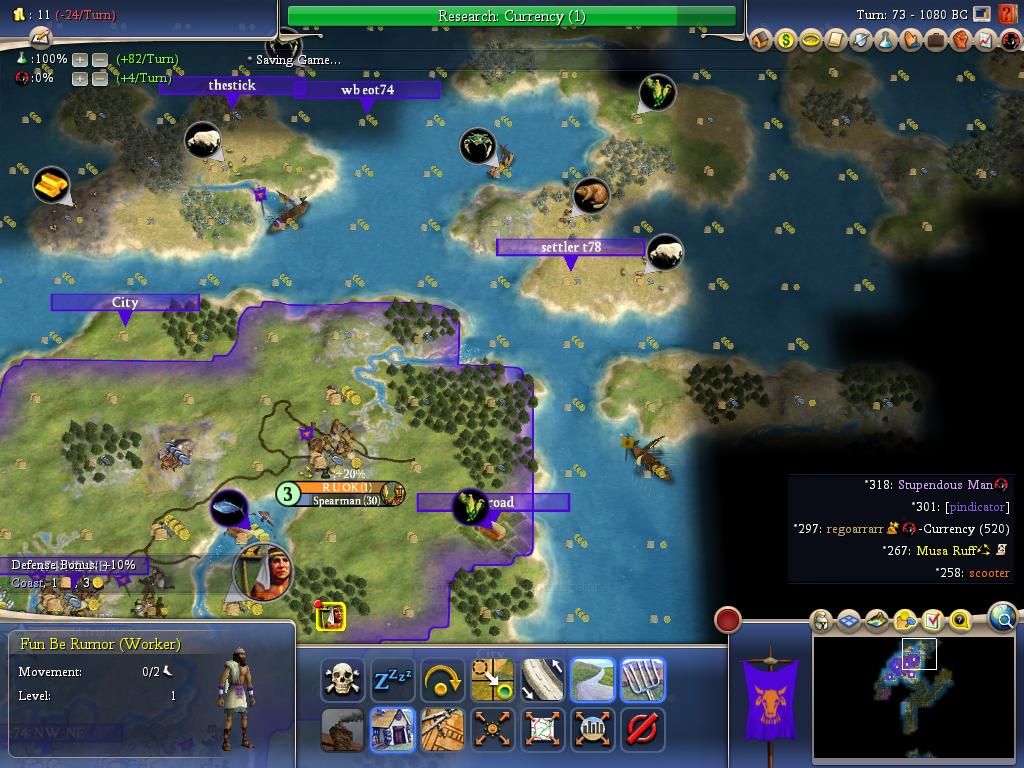1024x768 pixels.
Task: Open the Foreign Advisor briefcase icon
Action: click(x=936, y=41)
